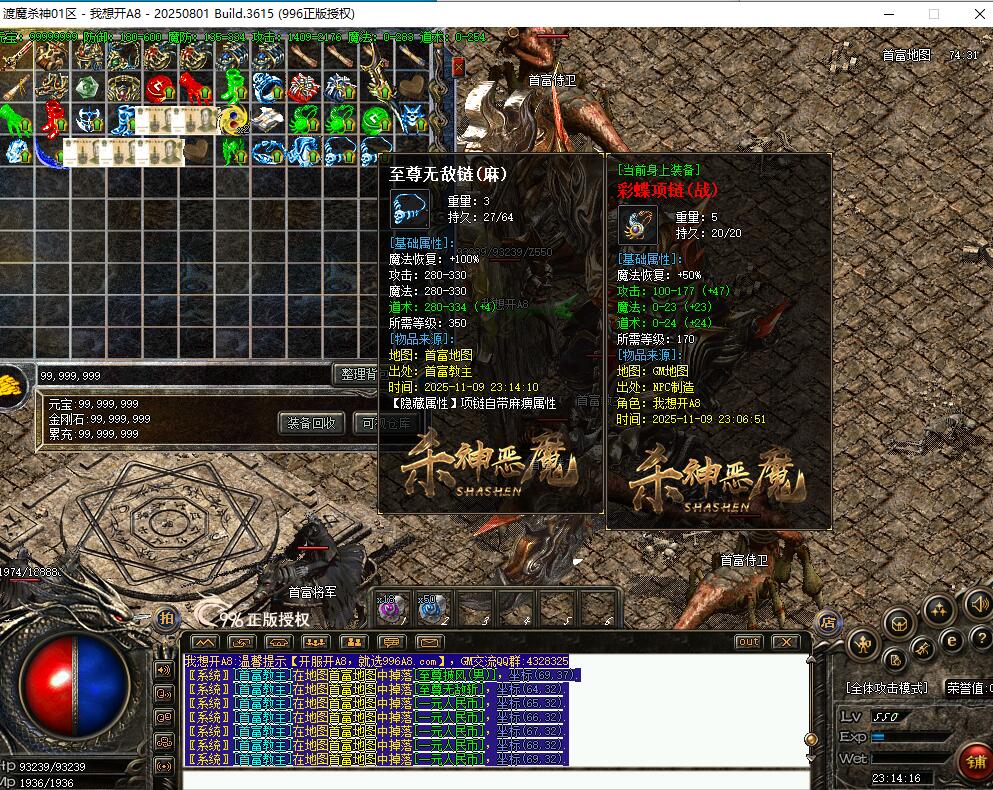
Task: Toggle the sound speaker button
Action: click(x=977, y=604)
